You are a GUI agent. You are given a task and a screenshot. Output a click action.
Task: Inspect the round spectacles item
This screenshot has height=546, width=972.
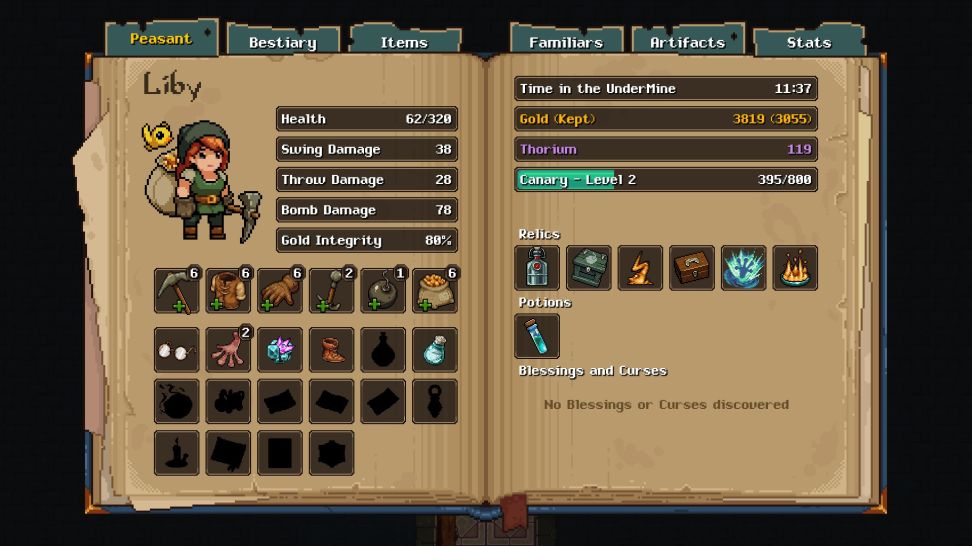pos(177,350)
